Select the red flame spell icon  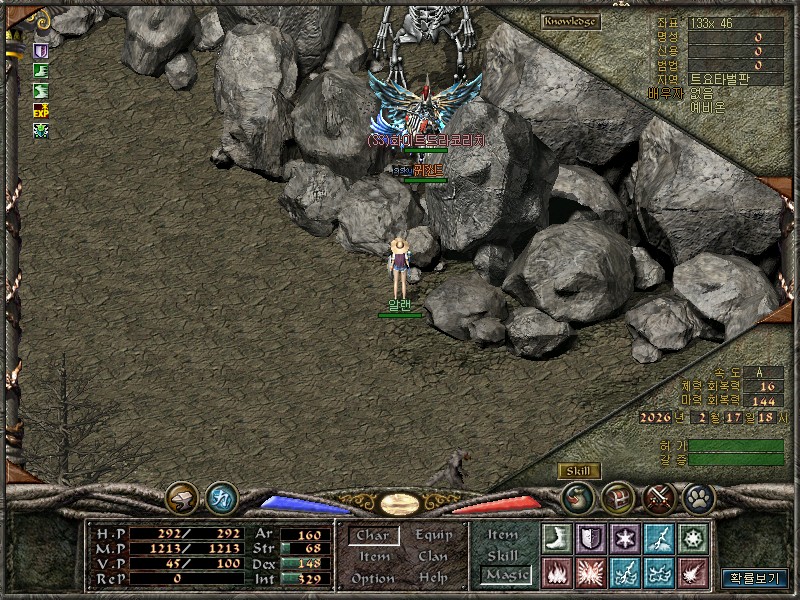click(x=555, y=573)
